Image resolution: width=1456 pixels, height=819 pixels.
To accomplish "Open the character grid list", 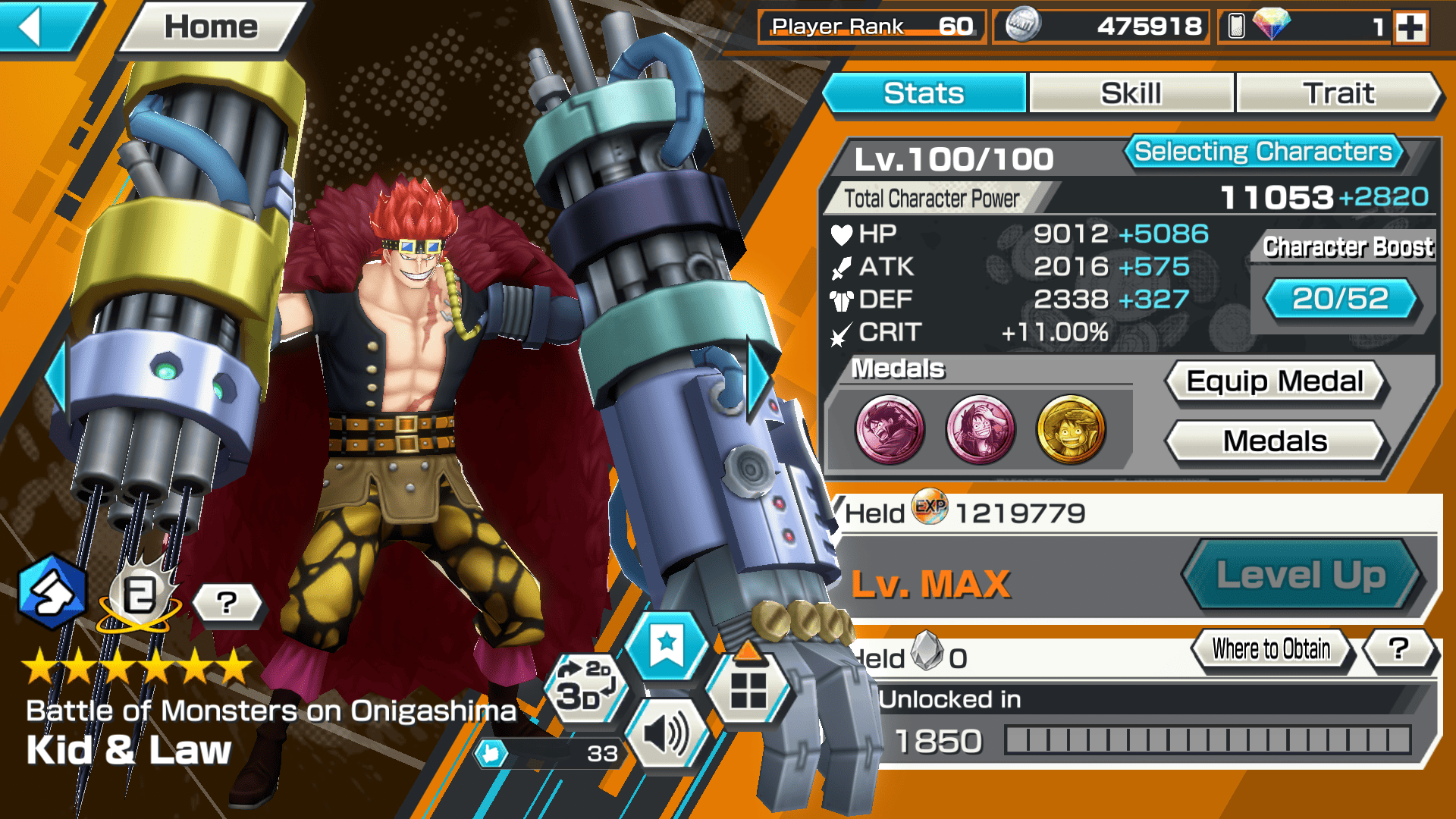I will click(x=748, y=690).
